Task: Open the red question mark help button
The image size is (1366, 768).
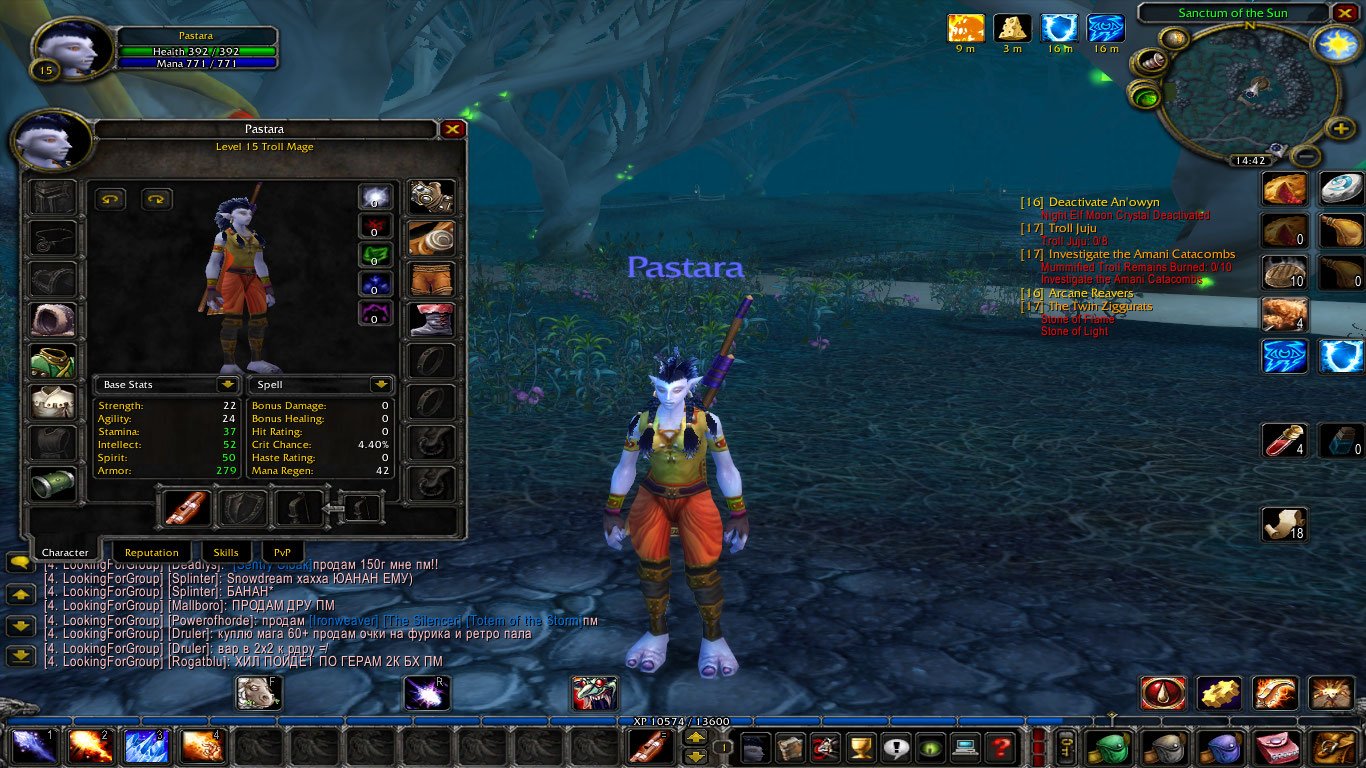Action: (x=998, y=746)
